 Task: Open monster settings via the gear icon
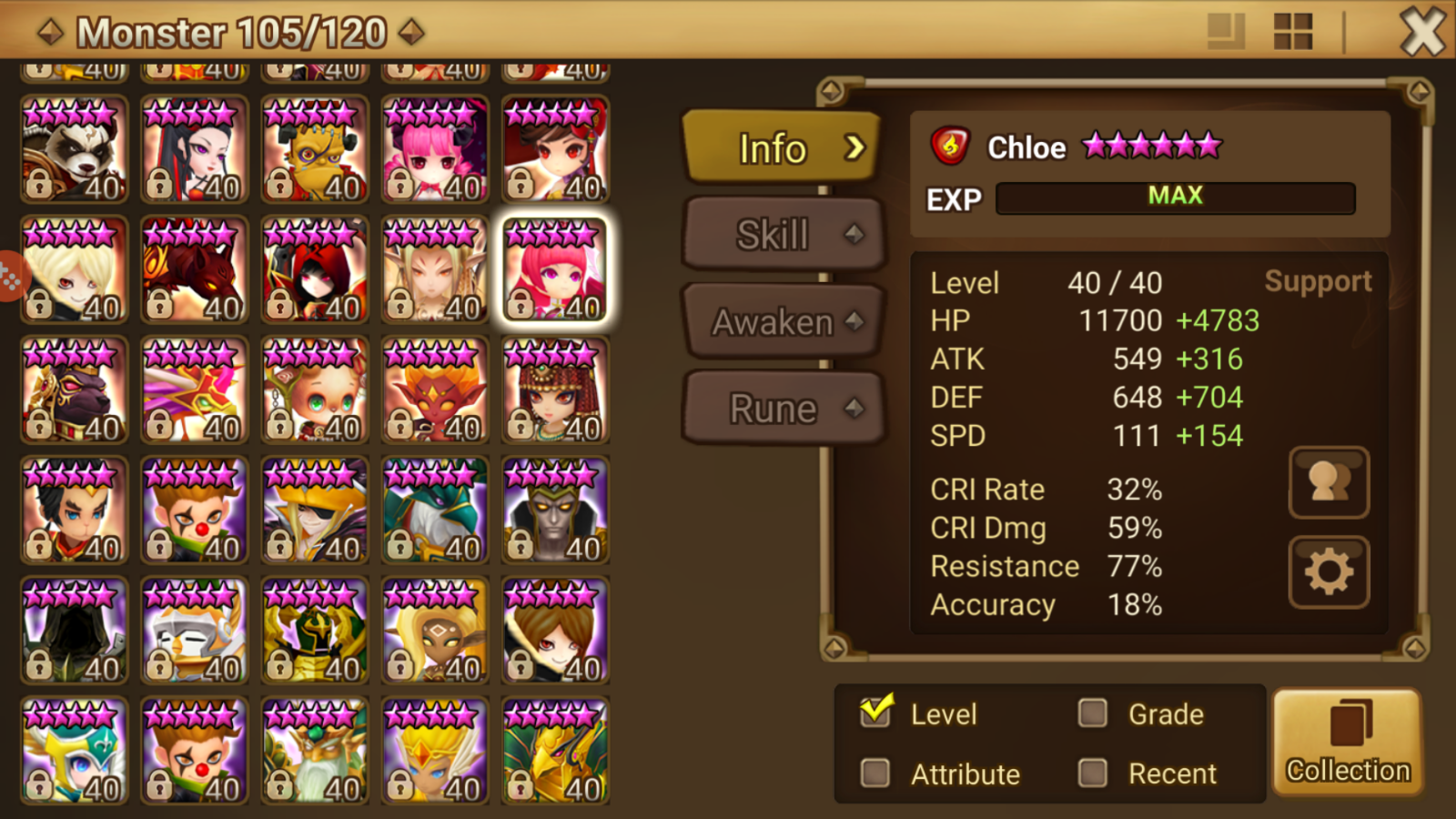coord(1329,570)
